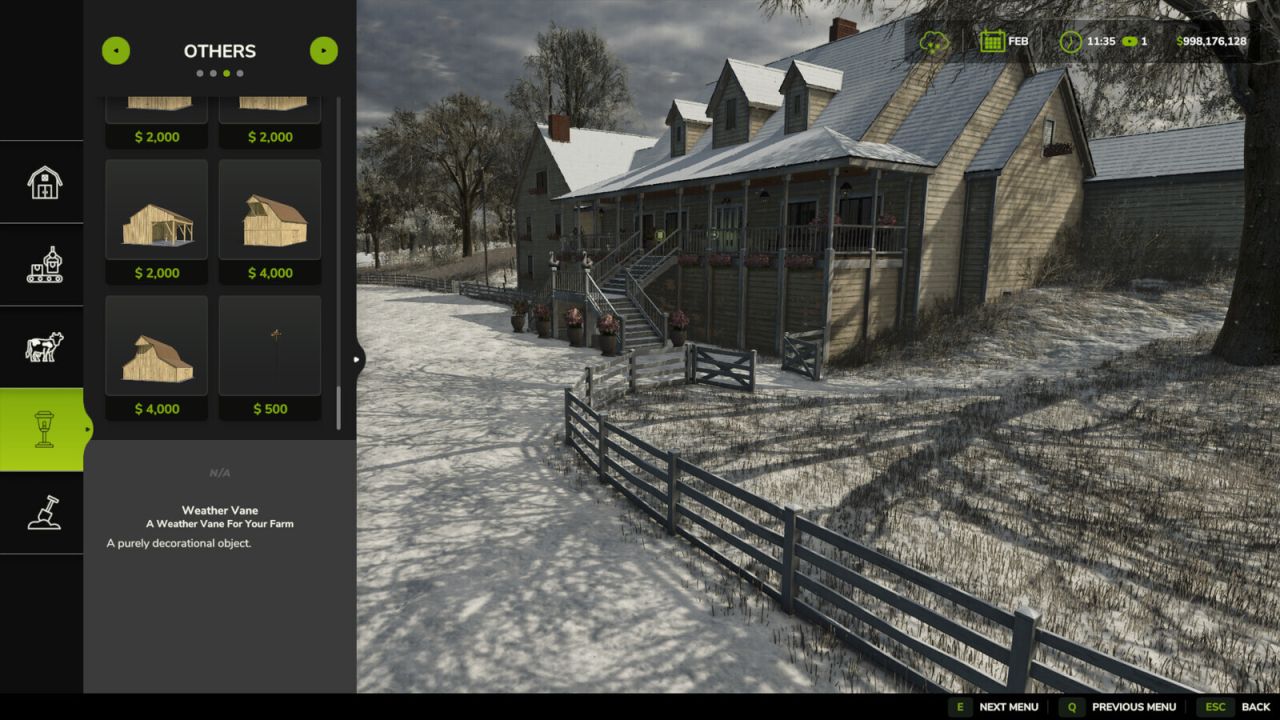Viewport: 1280px width, 720px height.
Task: Switch to the production factory category
Action: tap(43, 265)
